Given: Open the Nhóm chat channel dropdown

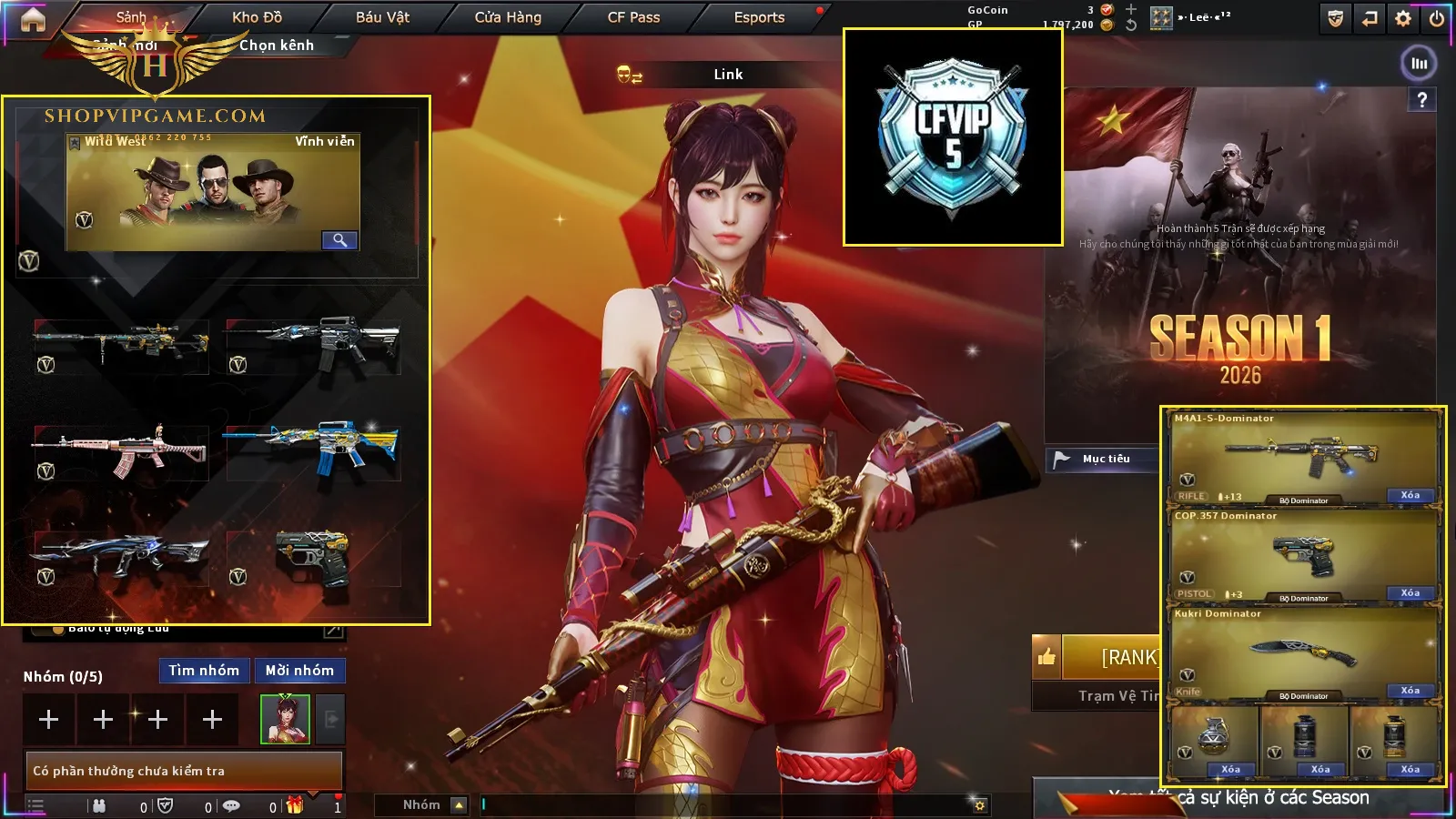Looking at the screenshot, I should (x=459, y=805).
